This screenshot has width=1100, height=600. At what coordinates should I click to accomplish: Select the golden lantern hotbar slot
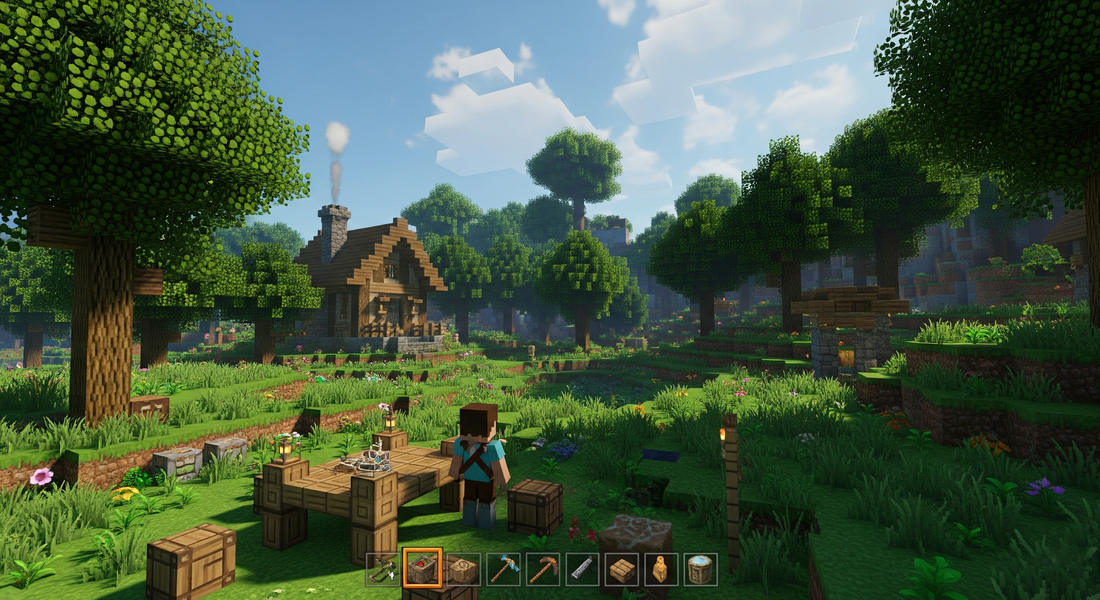pyautogui.click(x=661, y=569)
